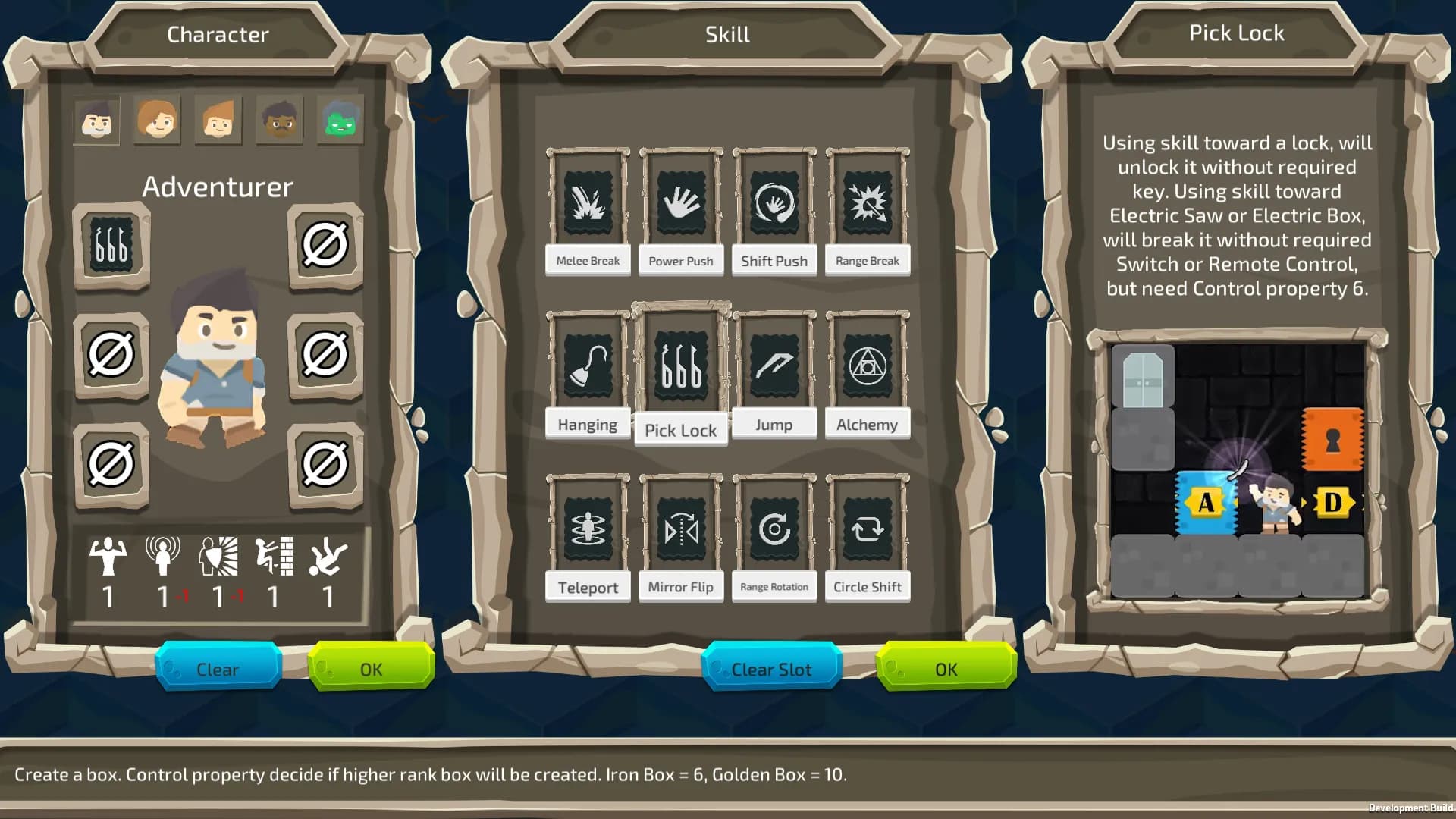
Task: Select the Circle Shift skill card
Action: [x=868, y=529]
